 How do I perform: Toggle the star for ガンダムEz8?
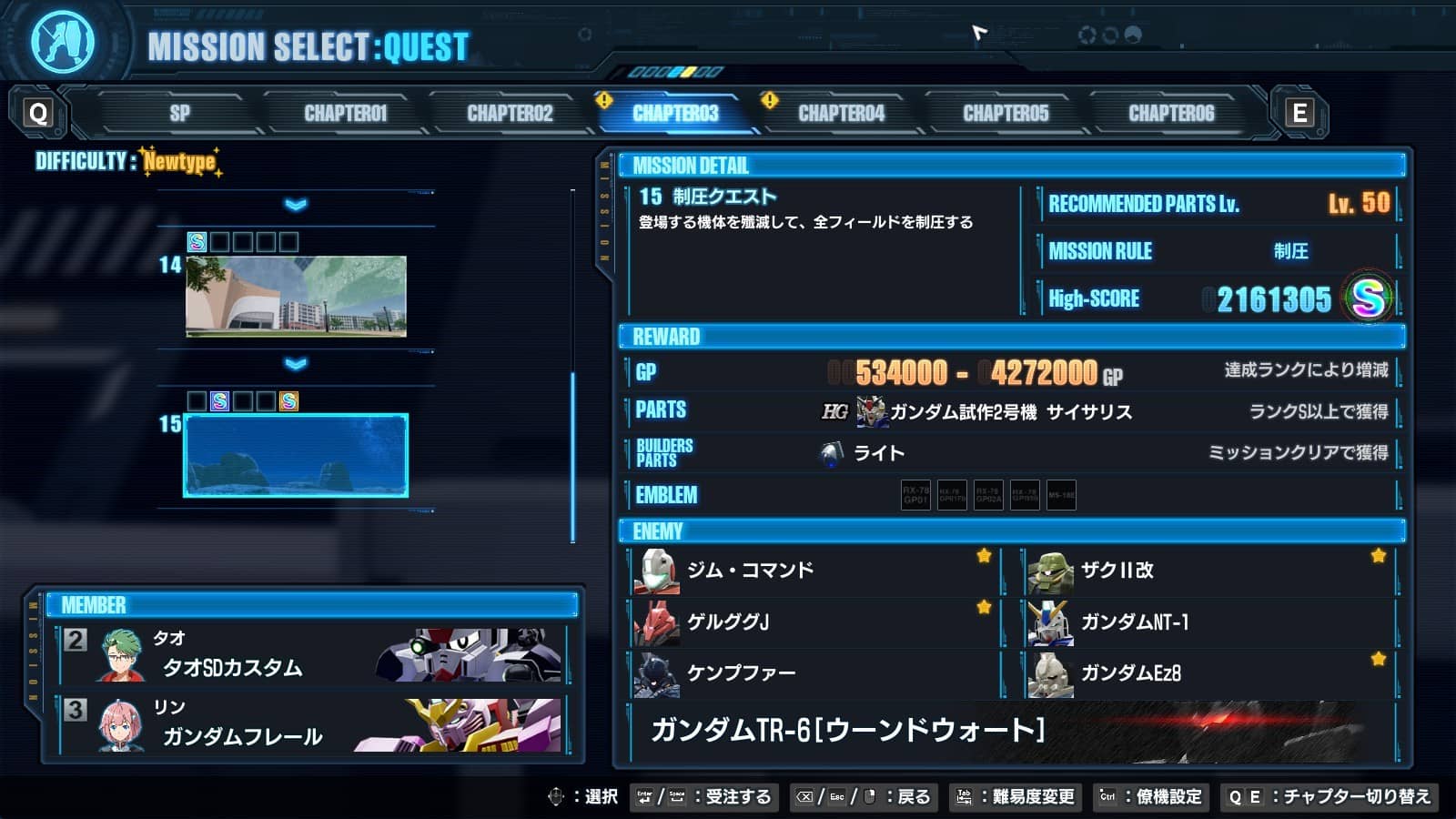[1379, 657]
